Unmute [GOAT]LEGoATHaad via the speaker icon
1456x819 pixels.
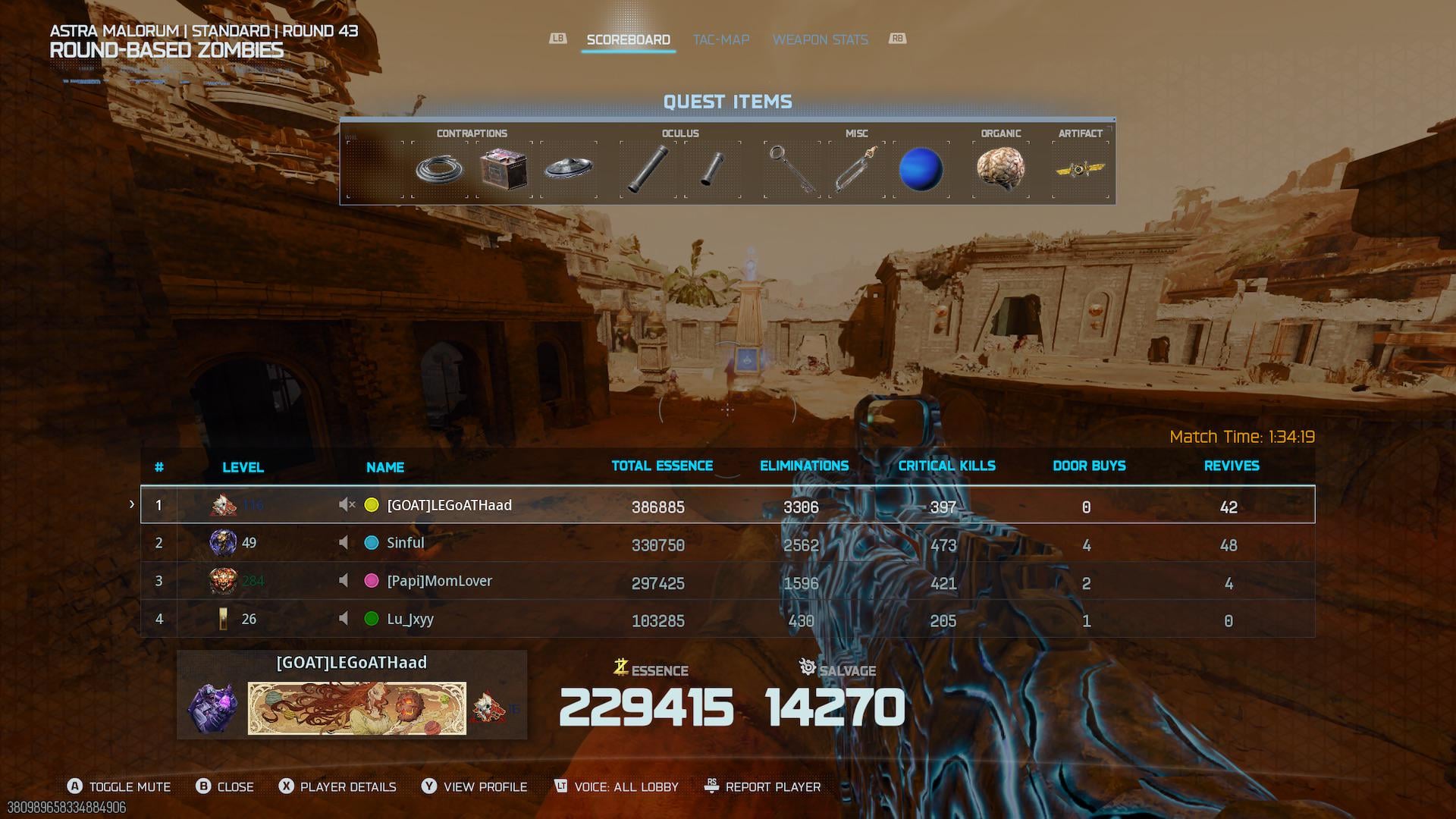pos(347,505)
